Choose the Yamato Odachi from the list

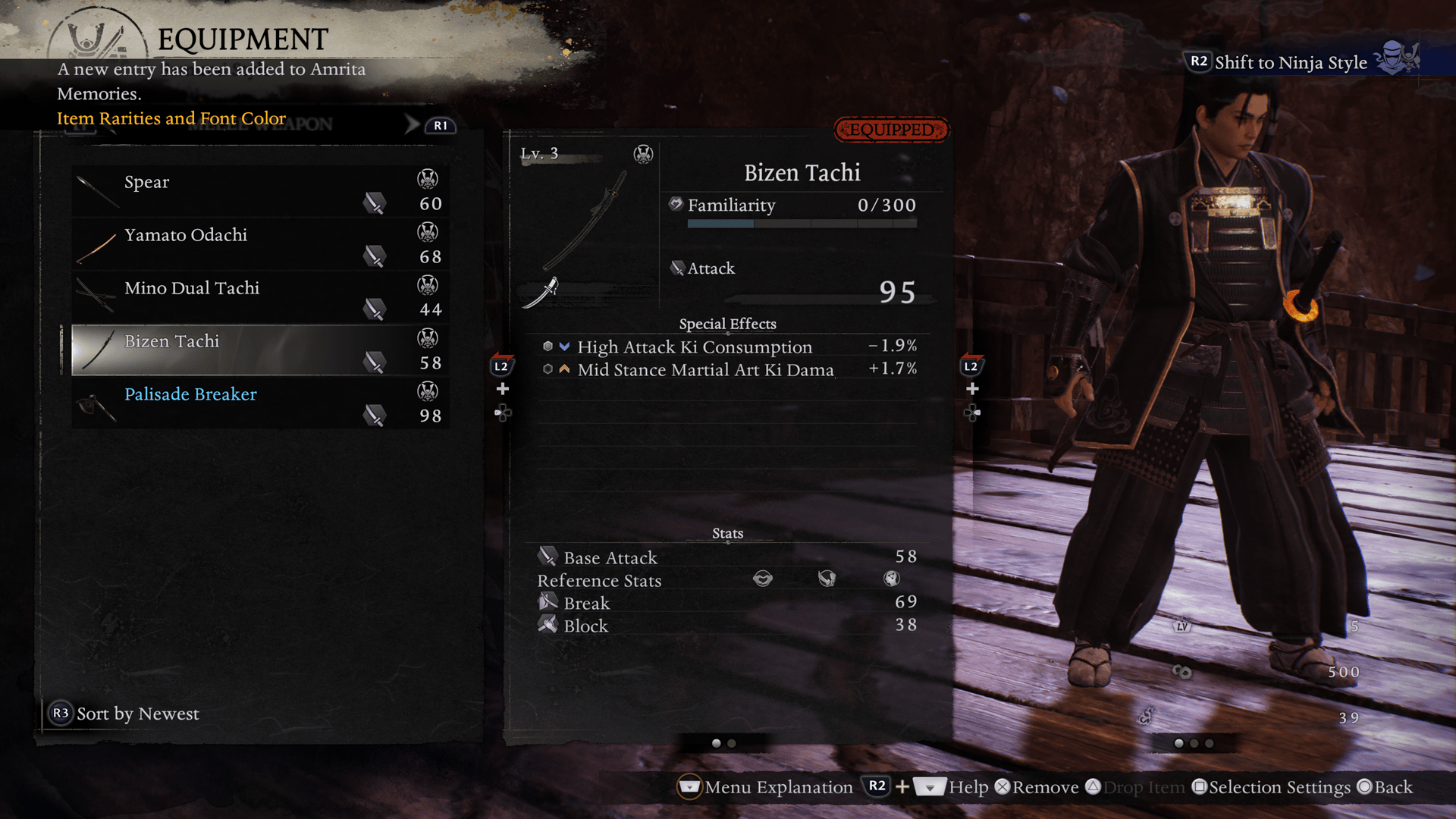260,245
